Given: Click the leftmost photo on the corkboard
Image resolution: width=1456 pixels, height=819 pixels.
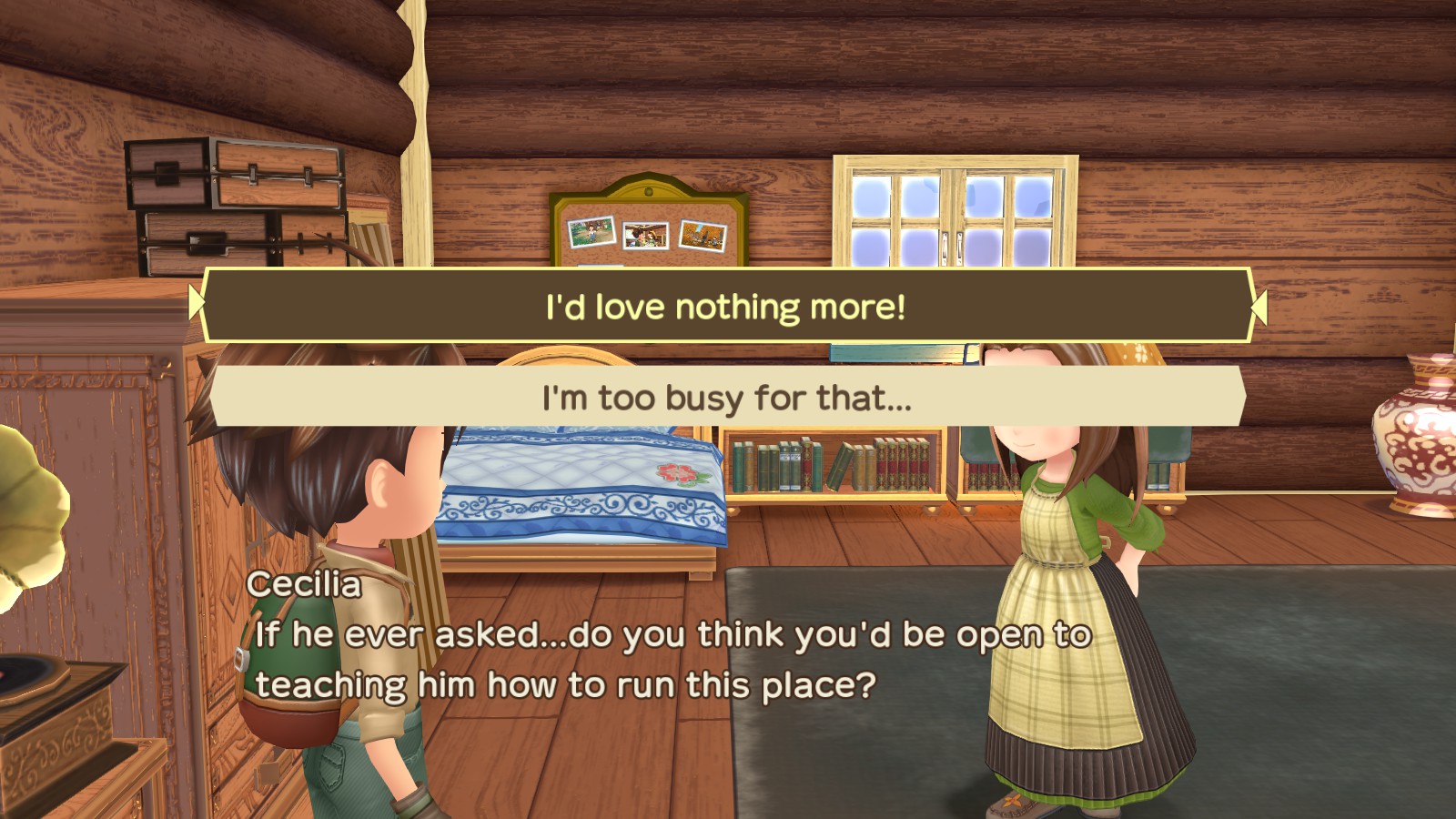Looking at the screenshot, I should click(591, 232).
